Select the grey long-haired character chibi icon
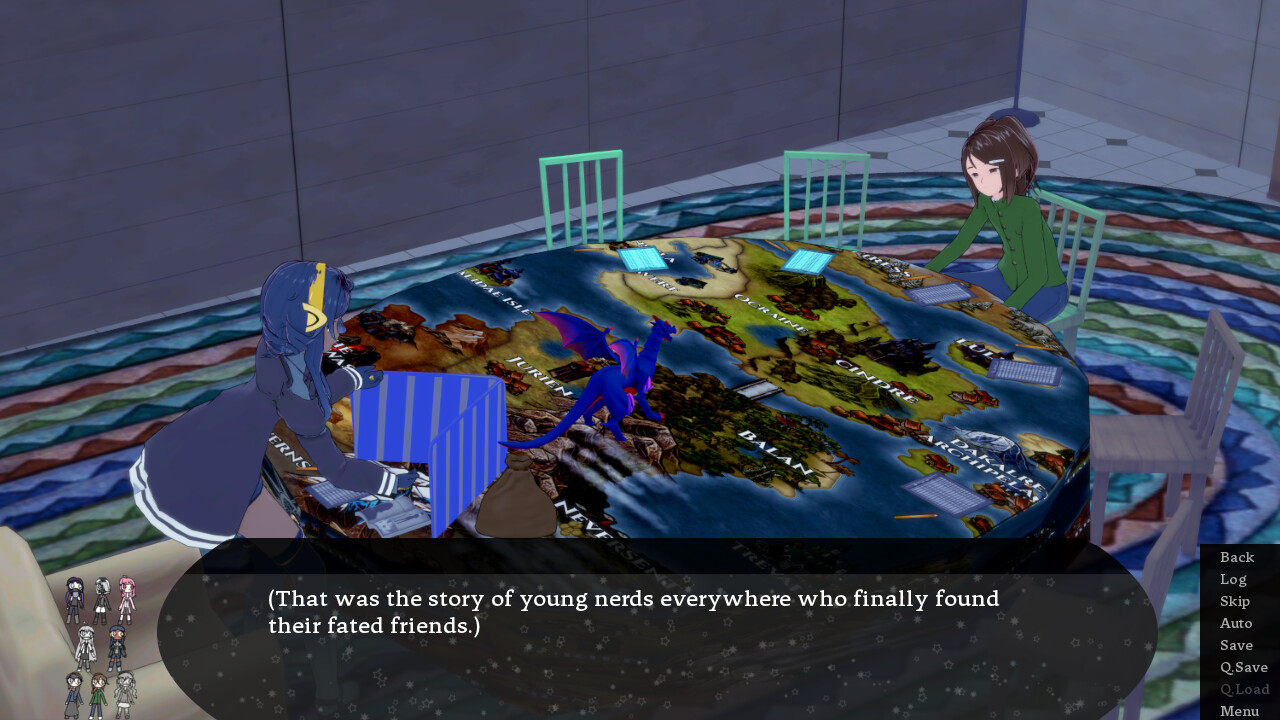The width and height of the screenshot is (1280, 720). click(x=125, y=694)
